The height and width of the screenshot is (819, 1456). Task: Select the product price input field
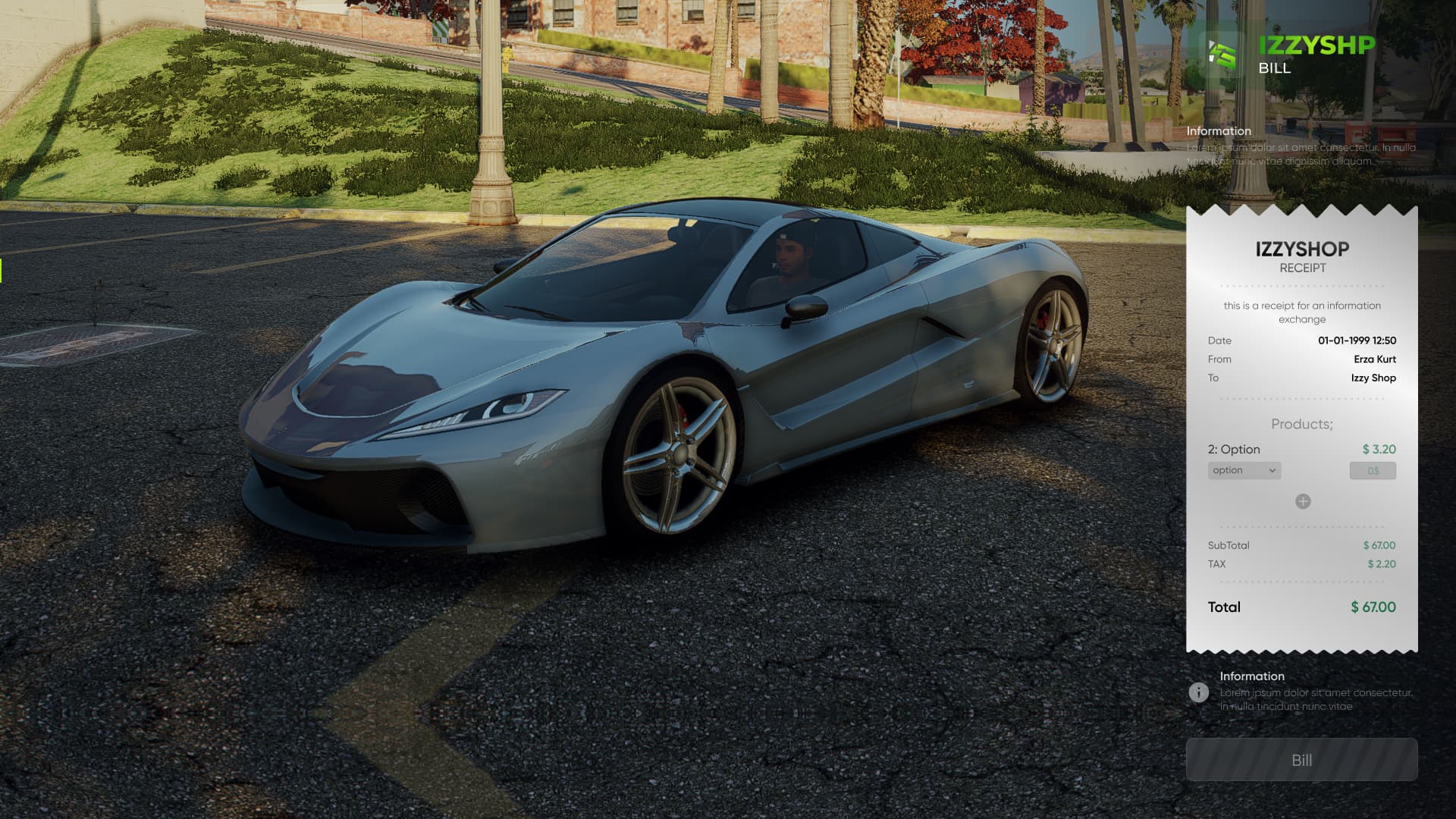[x=1373, y=471]
